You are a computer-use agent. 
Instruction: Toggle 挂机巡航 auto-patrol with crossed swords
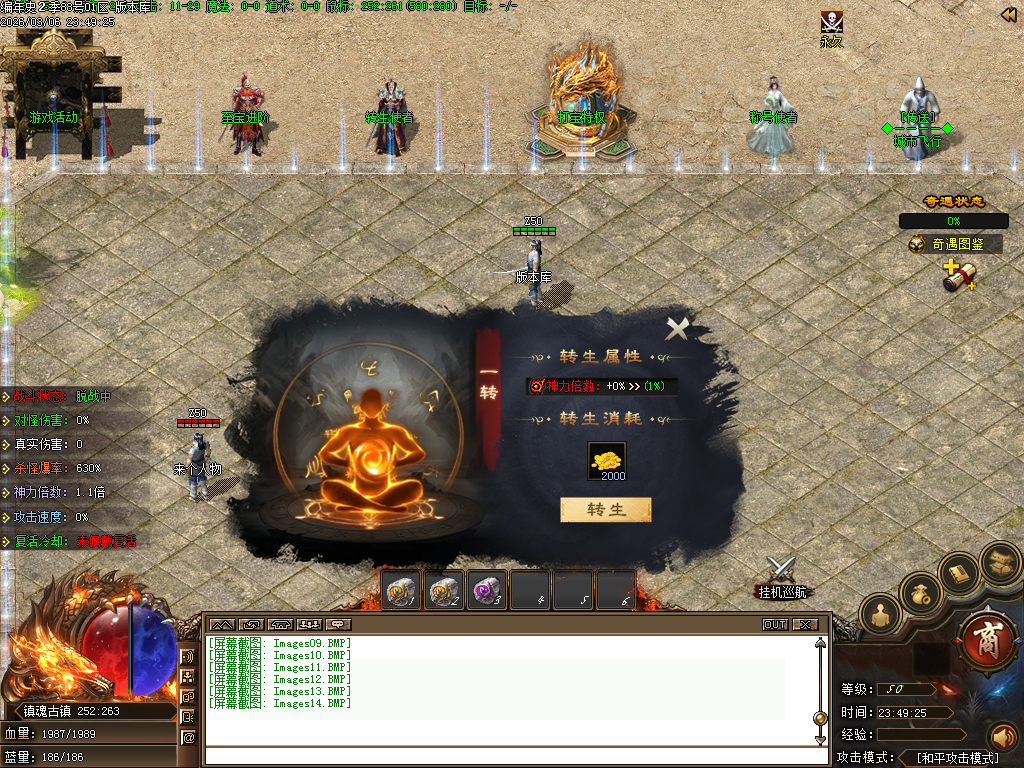780,574
